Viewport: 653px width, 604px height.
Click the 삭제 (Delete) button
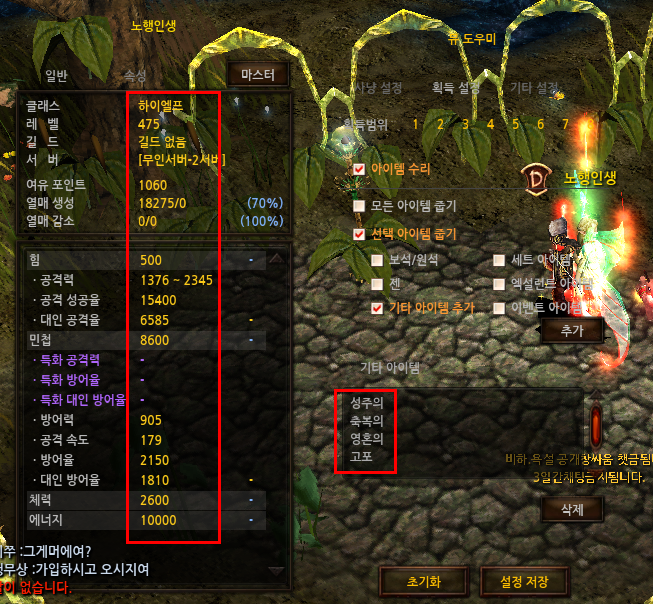coord(574,509)
